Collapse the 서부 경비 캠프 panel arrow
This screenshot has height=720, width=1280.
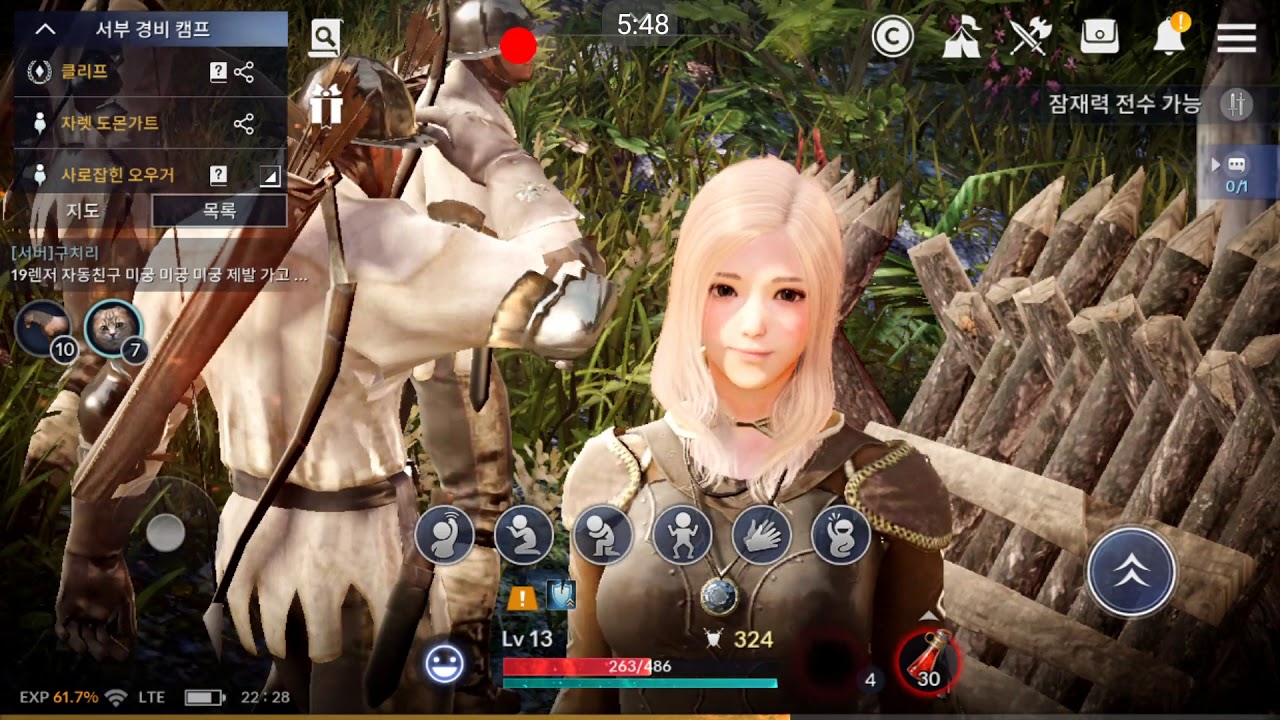[x=45, y=29]
